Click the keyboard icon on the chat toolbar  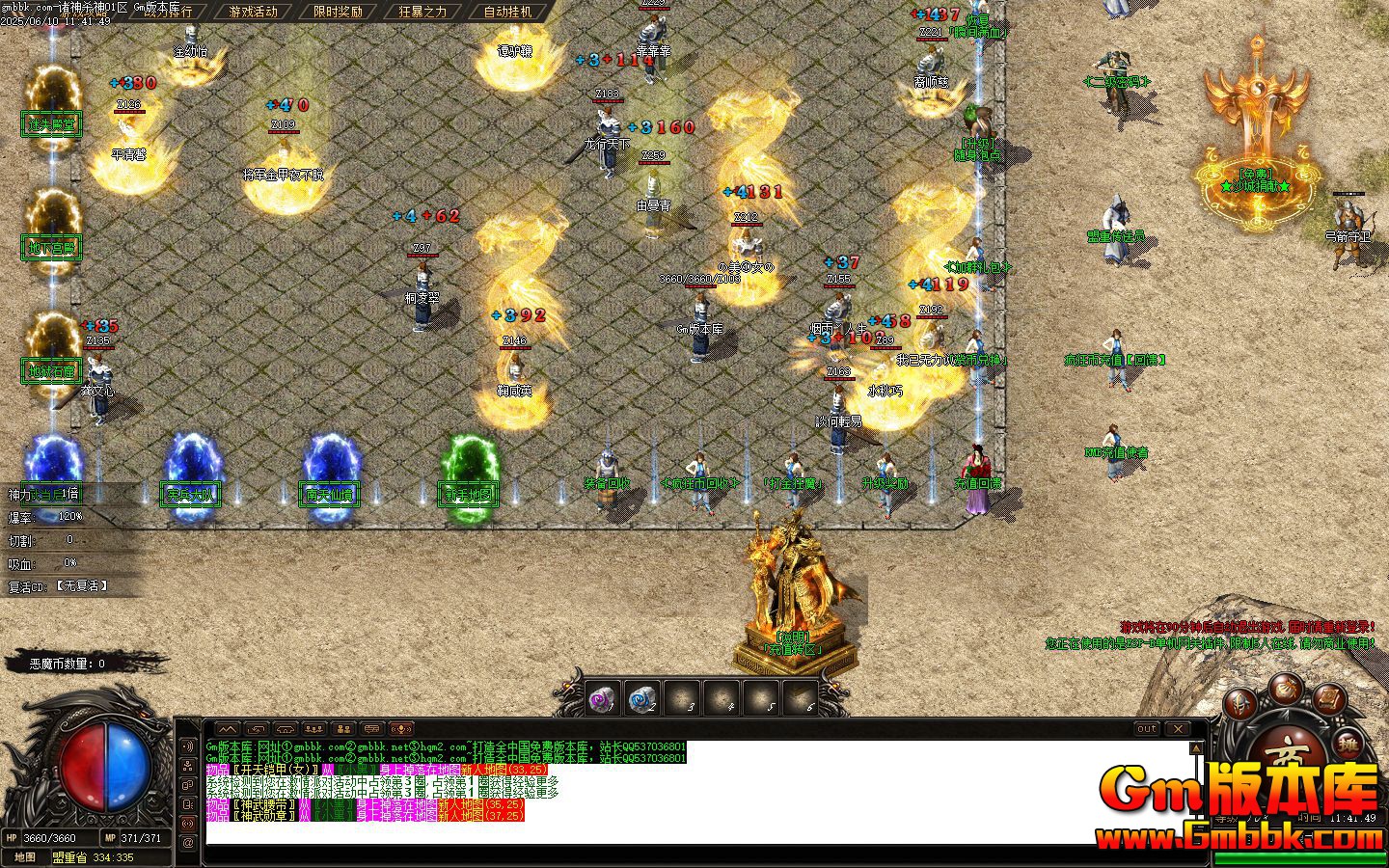[372, 729]
